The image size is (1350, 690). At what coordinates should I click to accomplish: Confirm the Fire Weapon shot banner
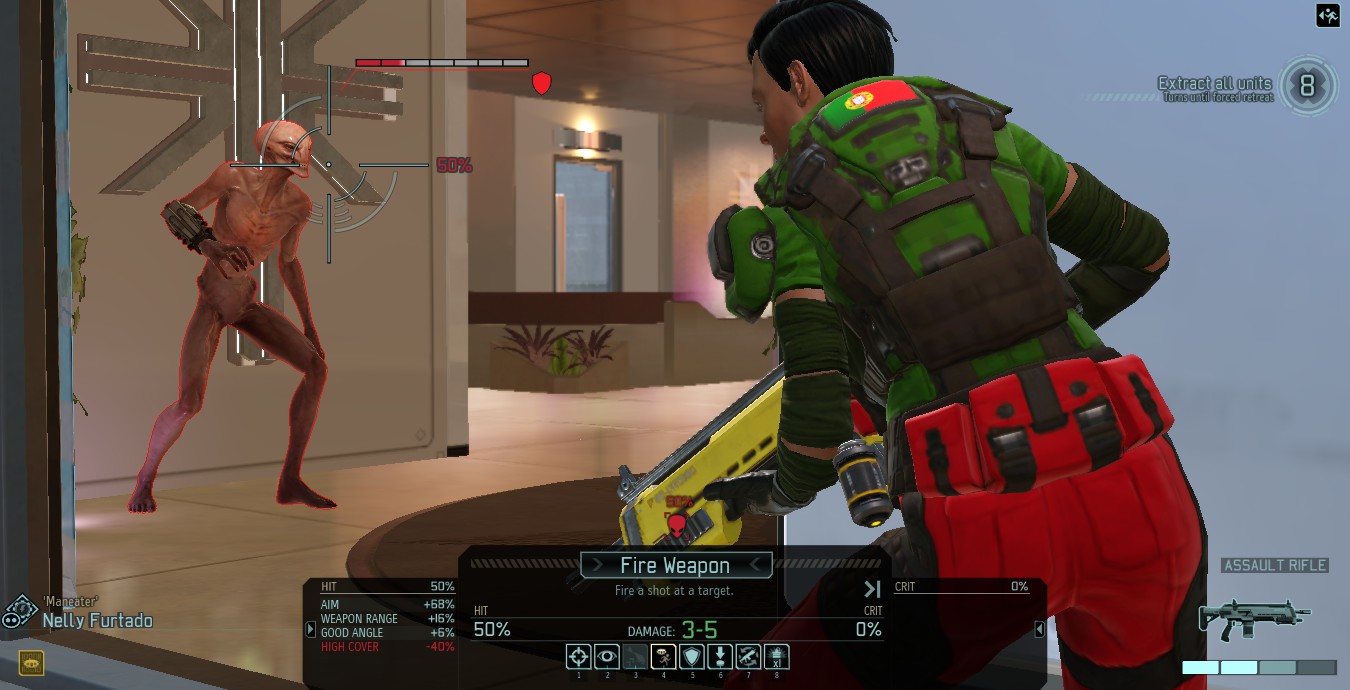[x=675, y=566]
